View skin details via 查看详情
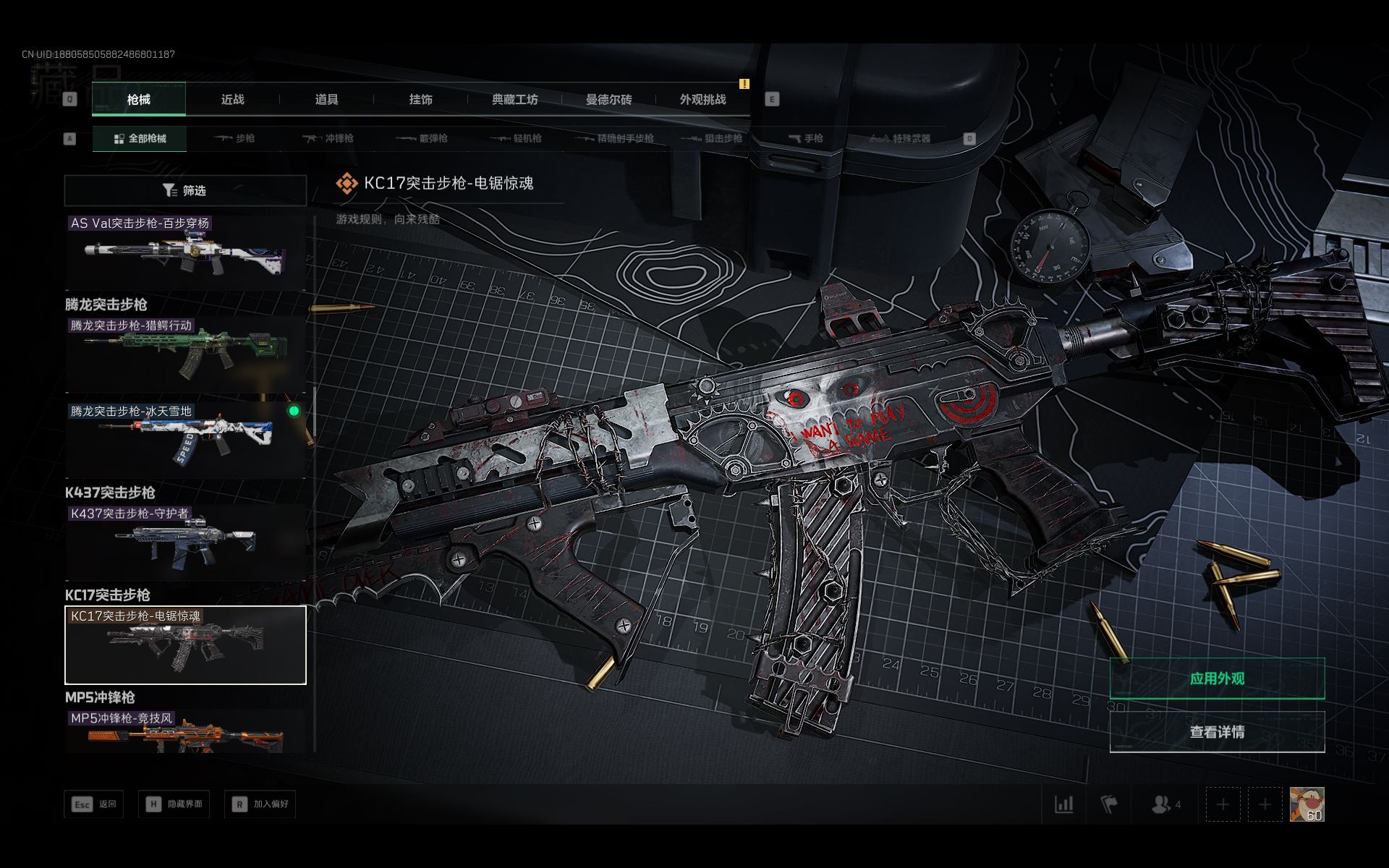The height and width of the screenshot is (868, 1389). (1217, 732)
